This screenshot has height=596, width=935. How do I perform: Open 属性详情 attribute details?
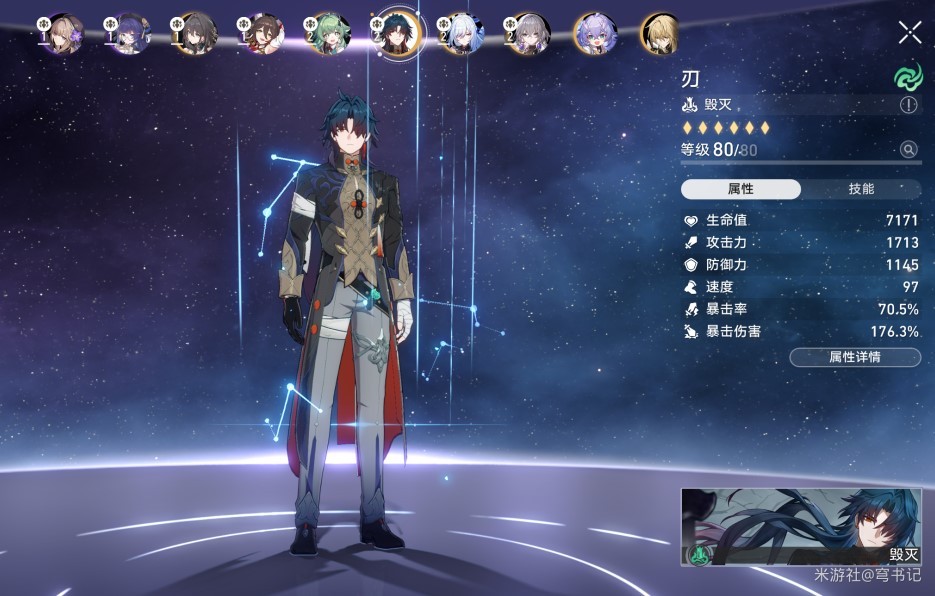(x=855, y=357)
